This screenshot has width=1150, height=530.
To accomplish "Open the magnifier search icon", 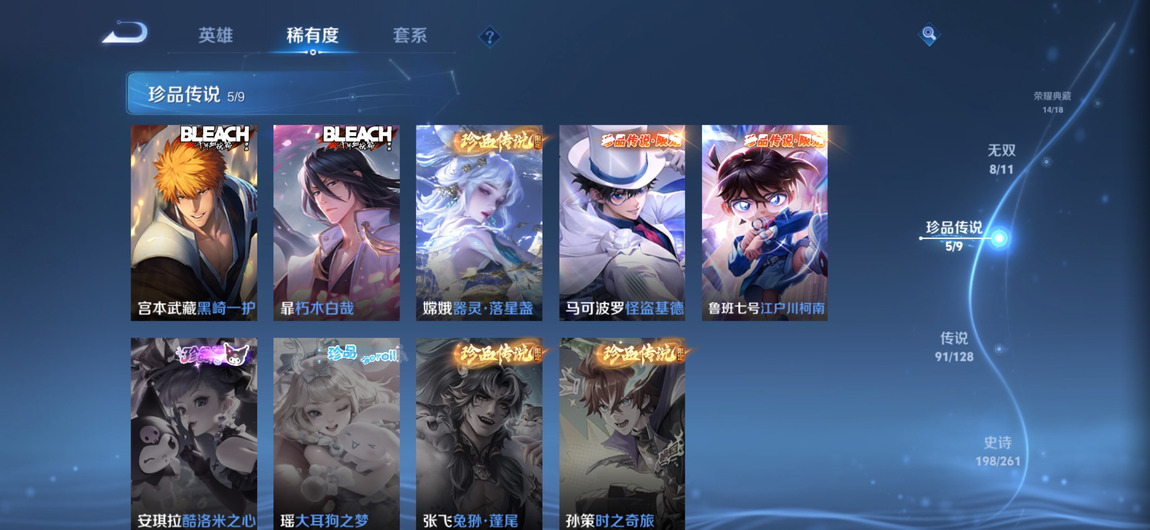I will tap(929, 36).
